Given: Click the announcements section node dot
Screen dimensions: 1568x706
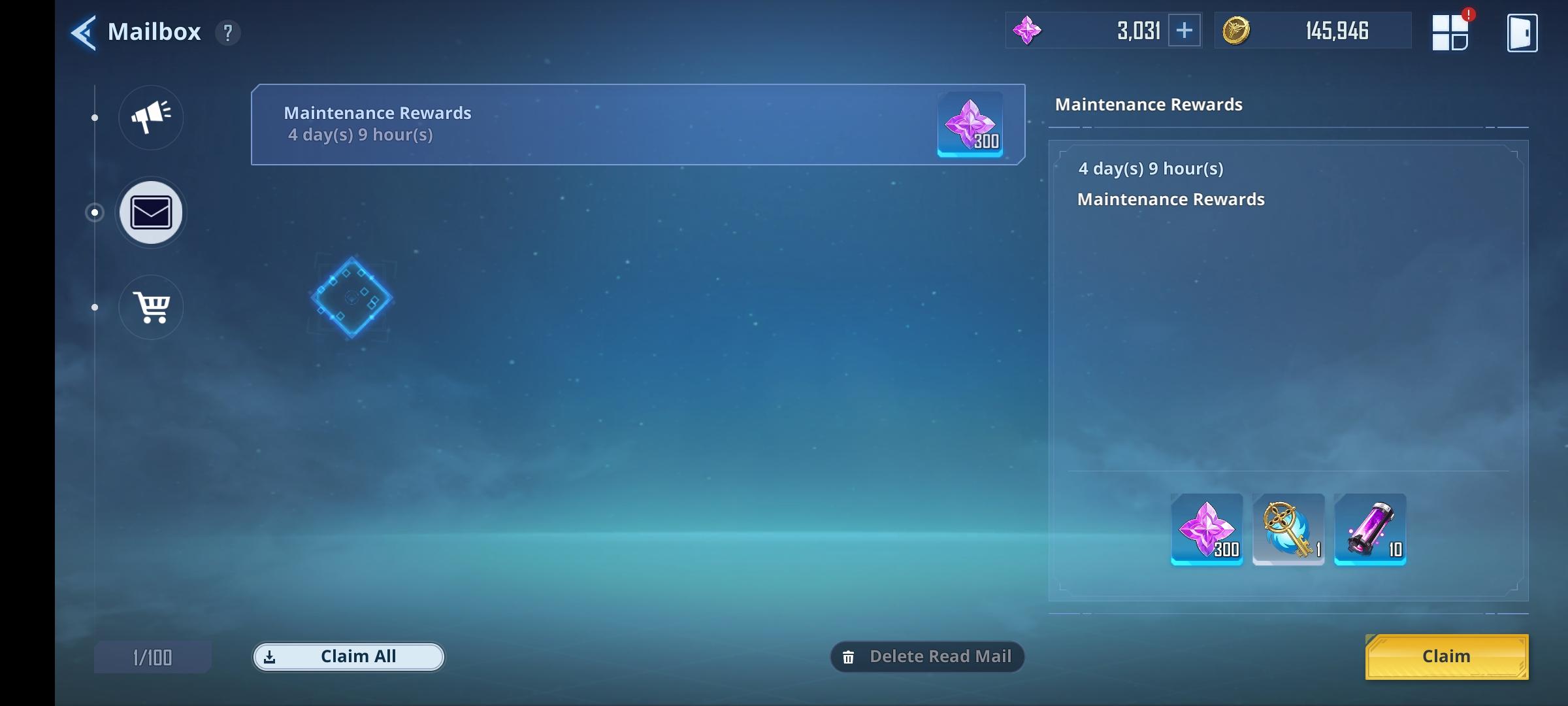Looking at the screenshot, I should point(95,118).
